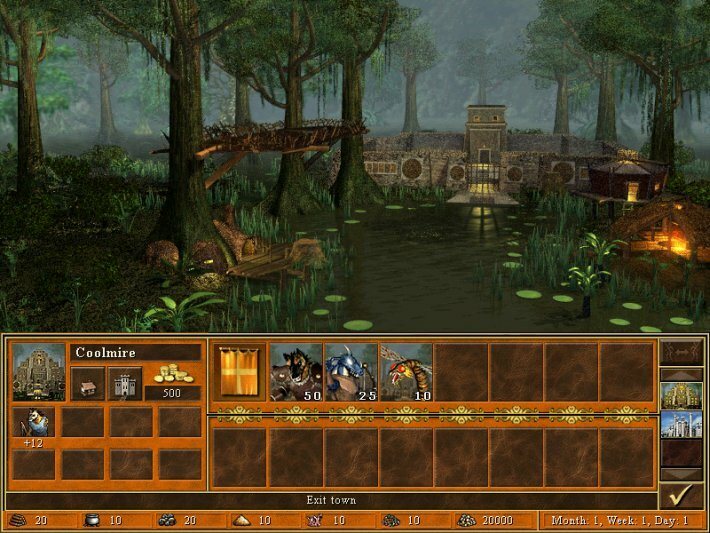
Task: Select the stack of 25 lizardmen
Action: (x=350, y=372)
